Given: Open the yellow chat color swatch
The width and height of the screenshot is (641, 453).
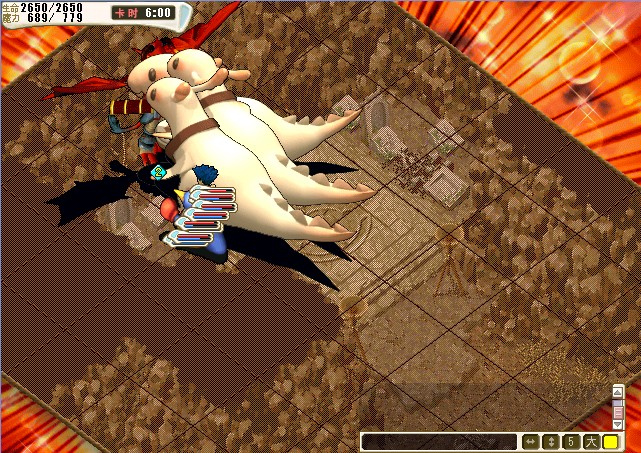Looking at the screenshot, I should tap(610, 441).
